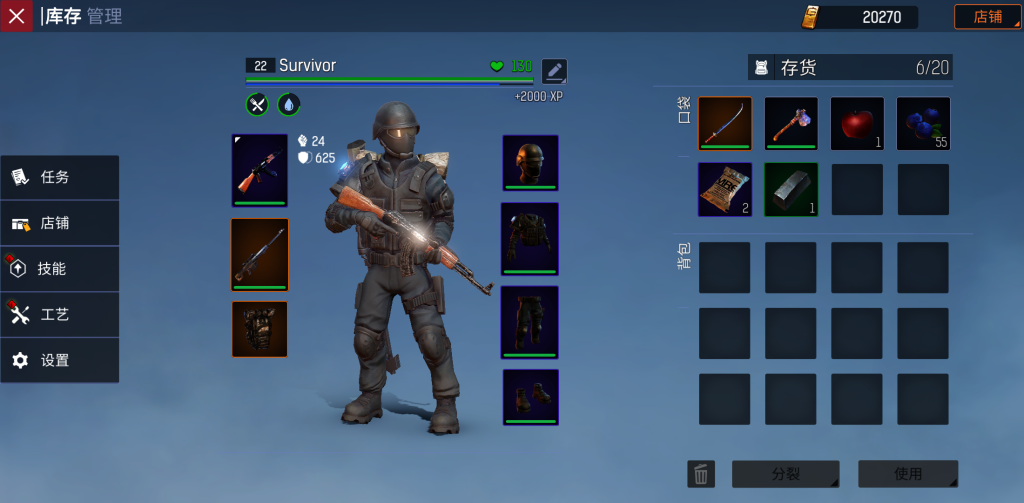The image size is (1024, 503).
Task: Open the 设置 settings menu
Action: tap(60, 361)
